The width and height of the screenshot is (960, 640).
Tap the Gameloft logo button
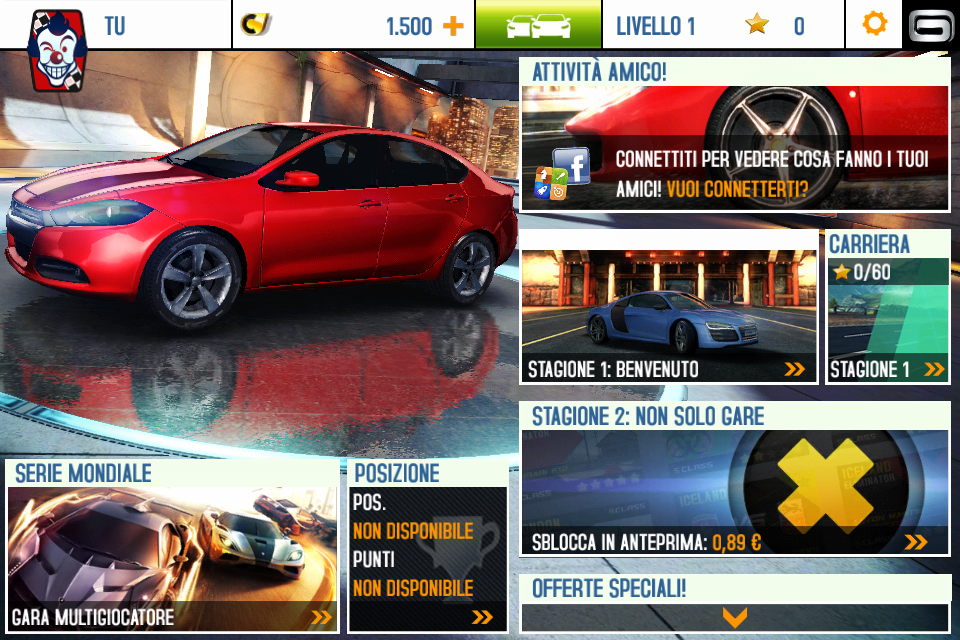tap(931, 25)
